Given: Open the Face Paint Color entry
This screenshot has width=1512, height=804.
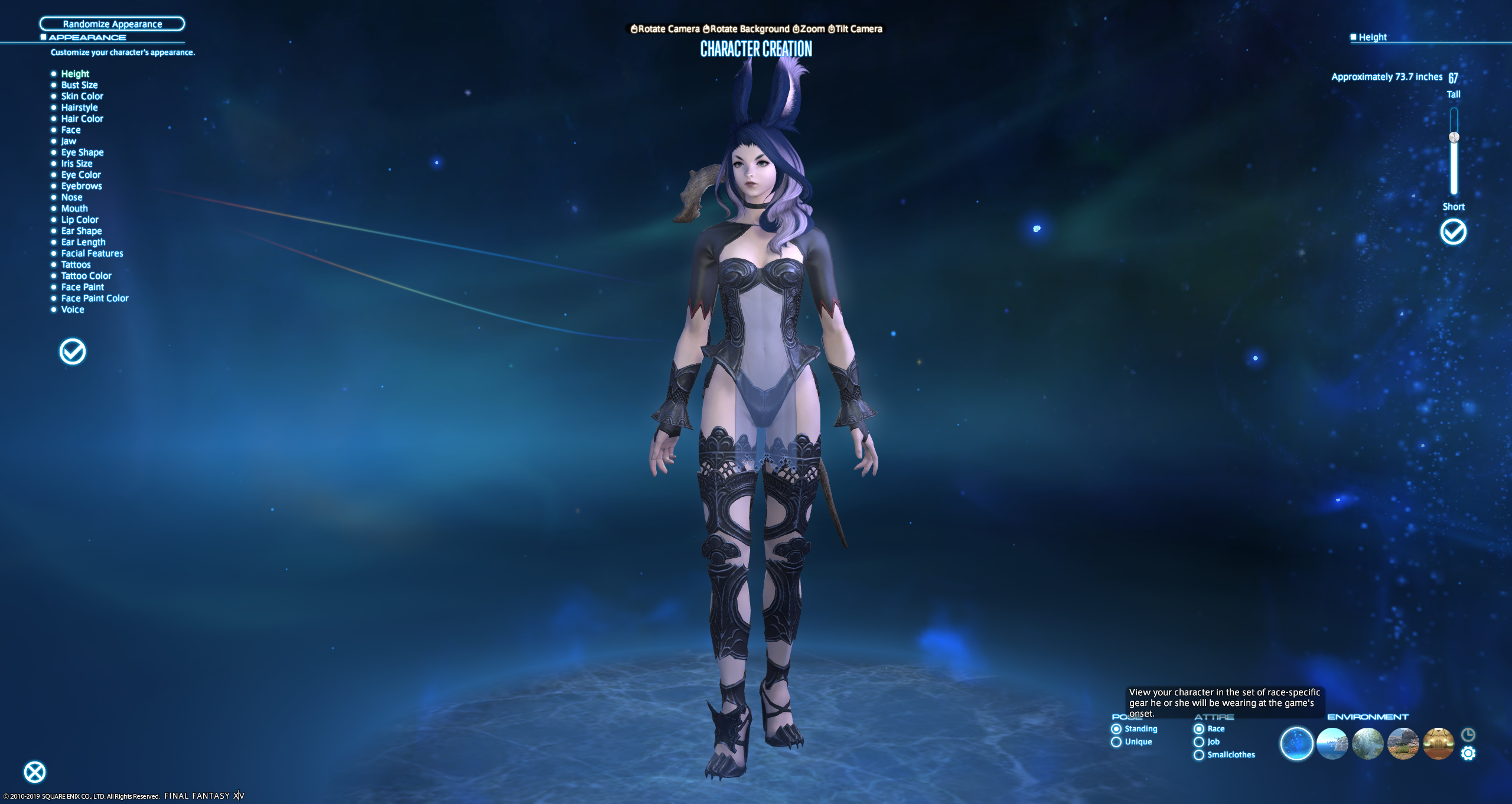Looking at the screenshot, I should pyautogui.click(x=94, y=298).
